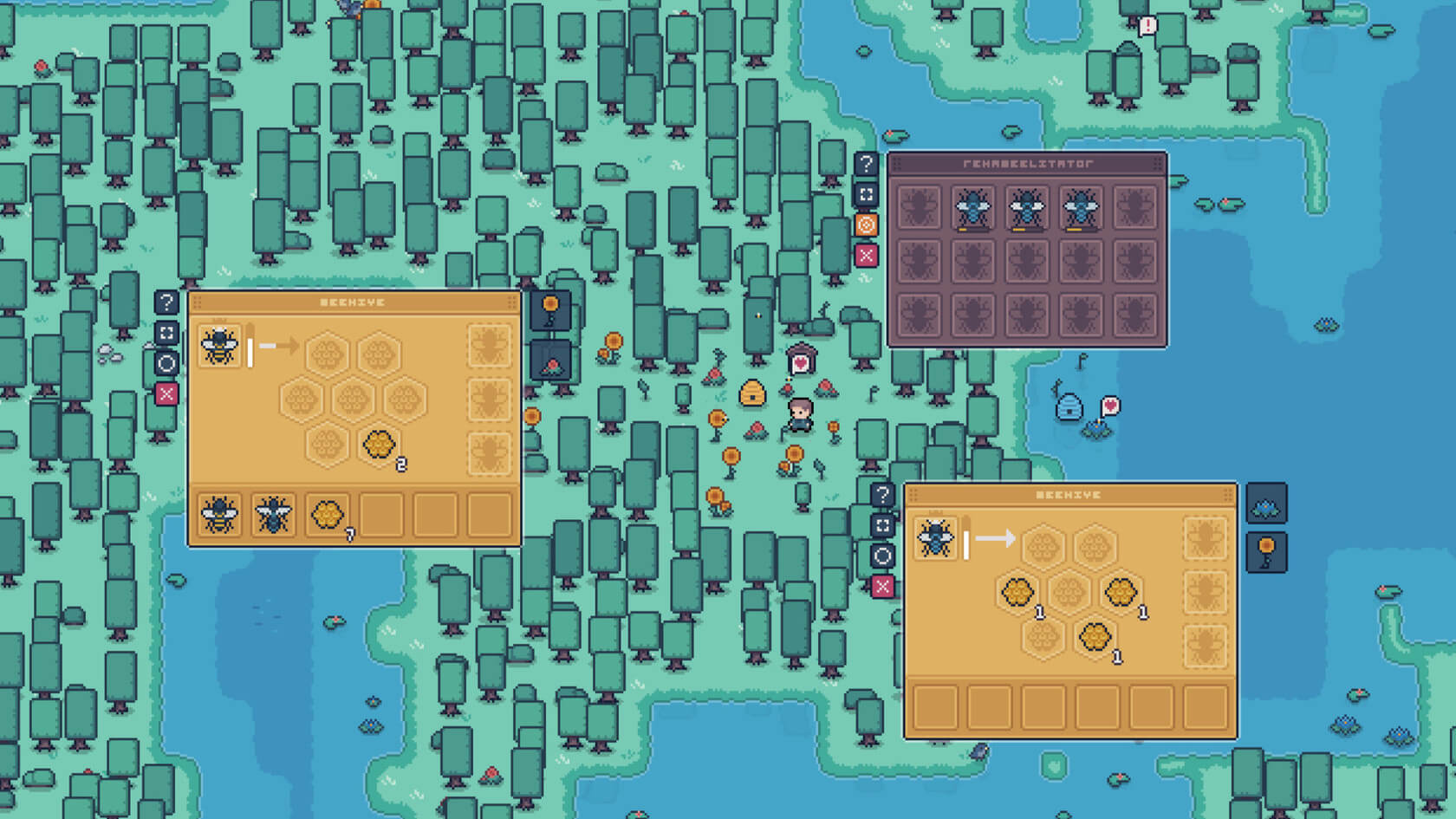Expand the left Beehive window with bracket icon
The height and width of the screenshot is (819, 1456).
pyautogui.click(x=166, y=335)
